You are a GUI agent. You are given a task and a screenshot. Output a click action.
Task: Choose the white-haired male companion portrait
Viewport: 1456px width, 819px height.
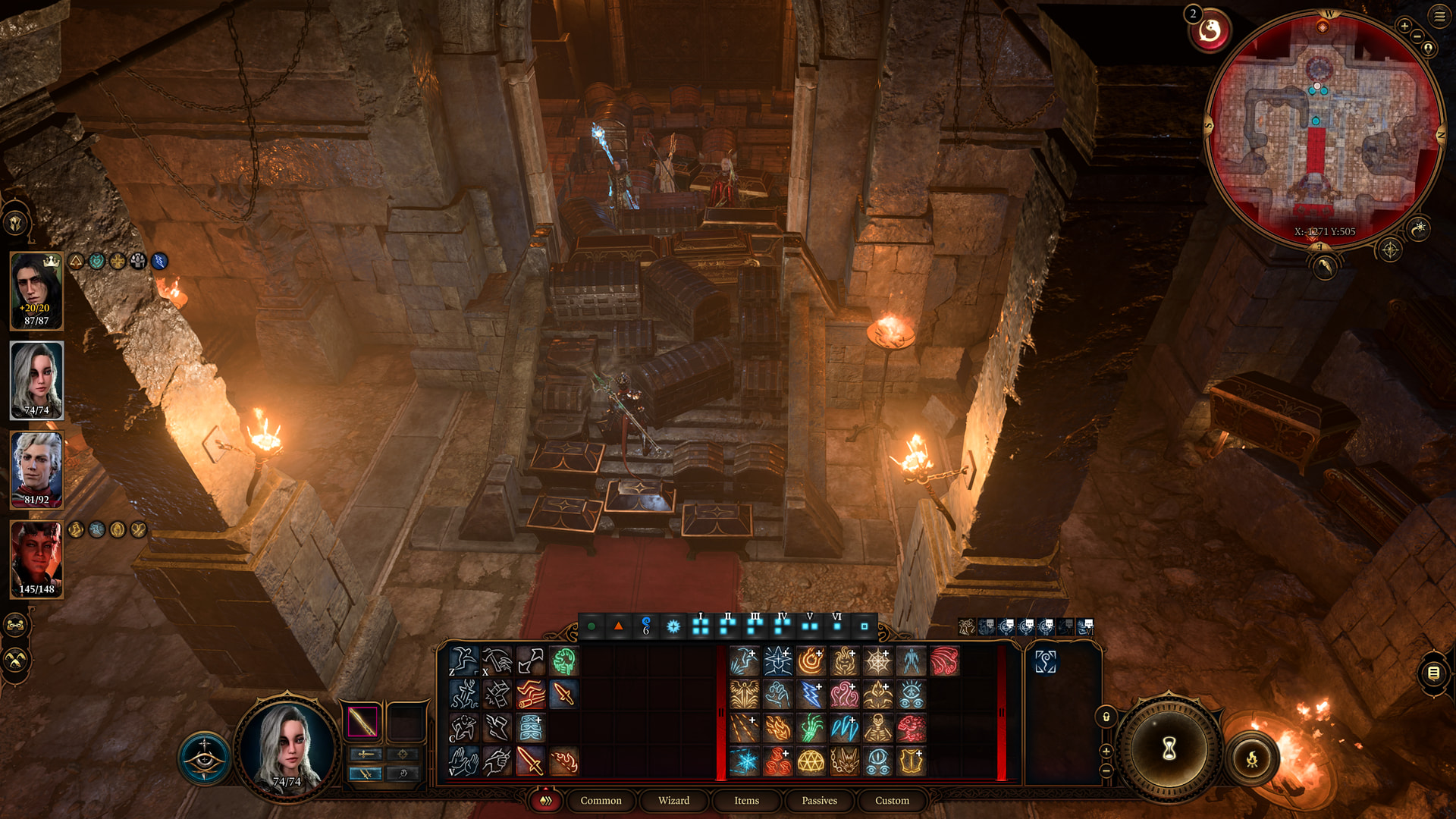click(x=36, y=469)
